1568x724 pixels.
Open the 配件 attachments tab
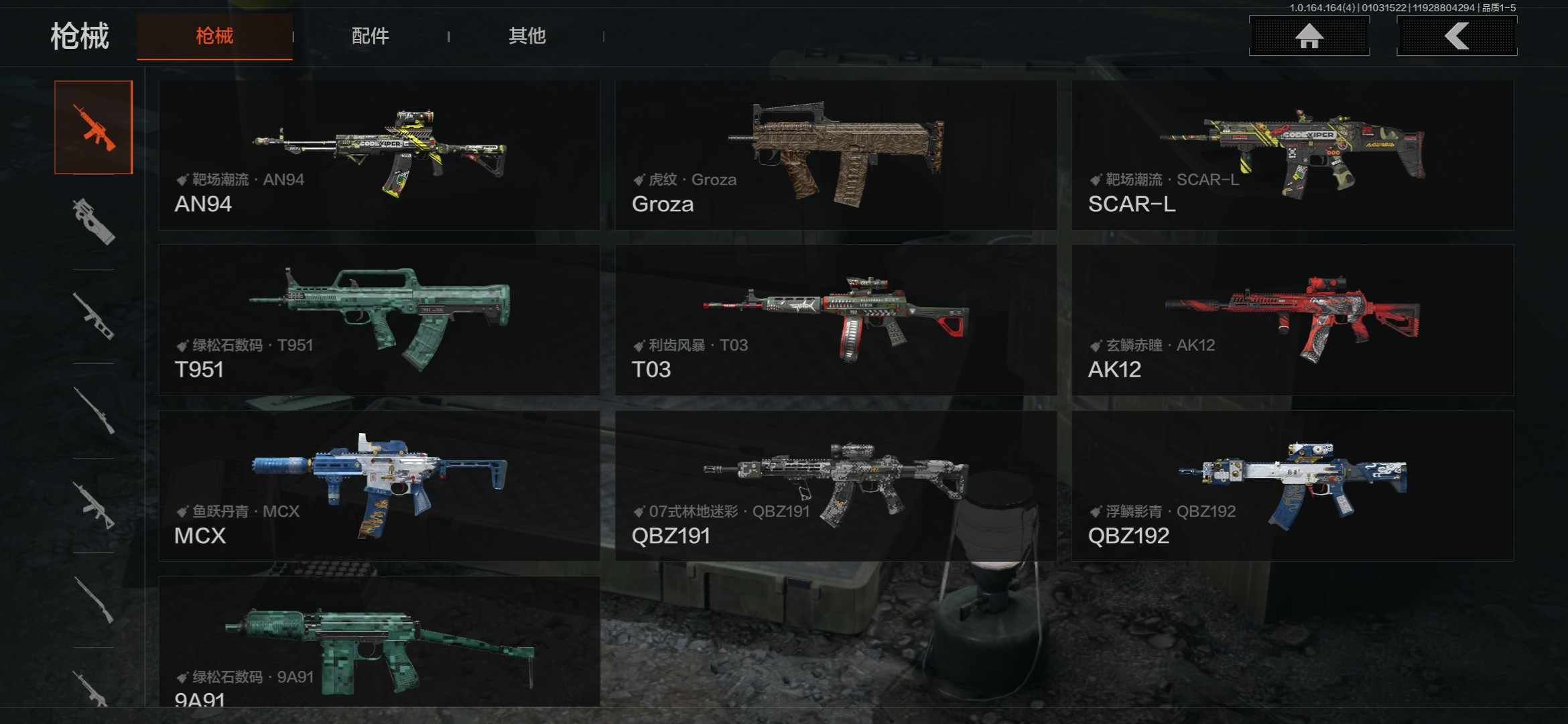(x=370, y=36)
